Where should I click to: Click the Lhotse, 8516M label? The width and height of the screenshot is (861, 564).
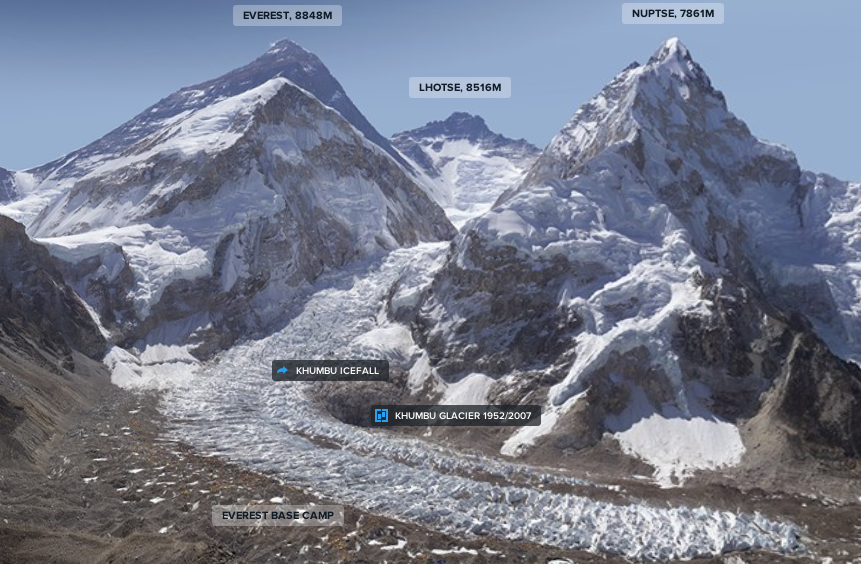tap(460, 88)
